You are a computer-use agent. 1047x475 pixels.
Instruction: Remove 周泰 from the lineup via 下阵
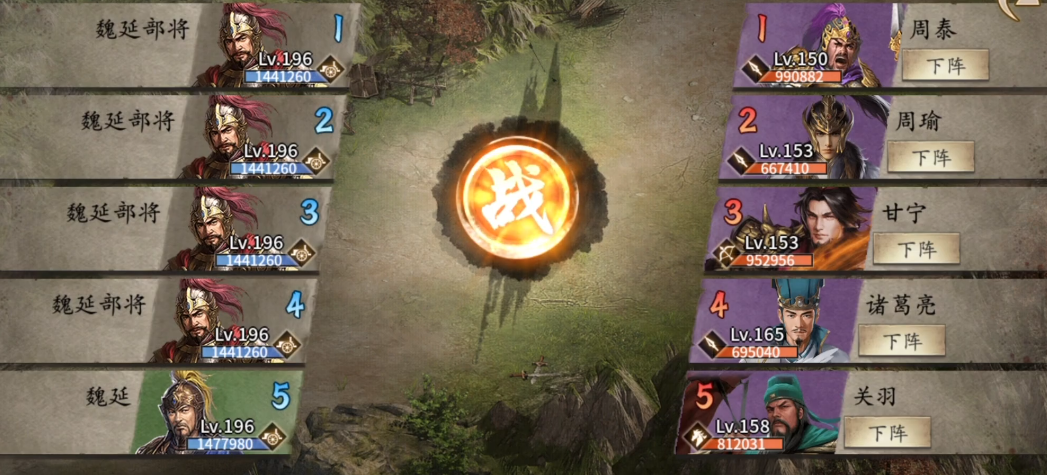[x=944, y=65]
